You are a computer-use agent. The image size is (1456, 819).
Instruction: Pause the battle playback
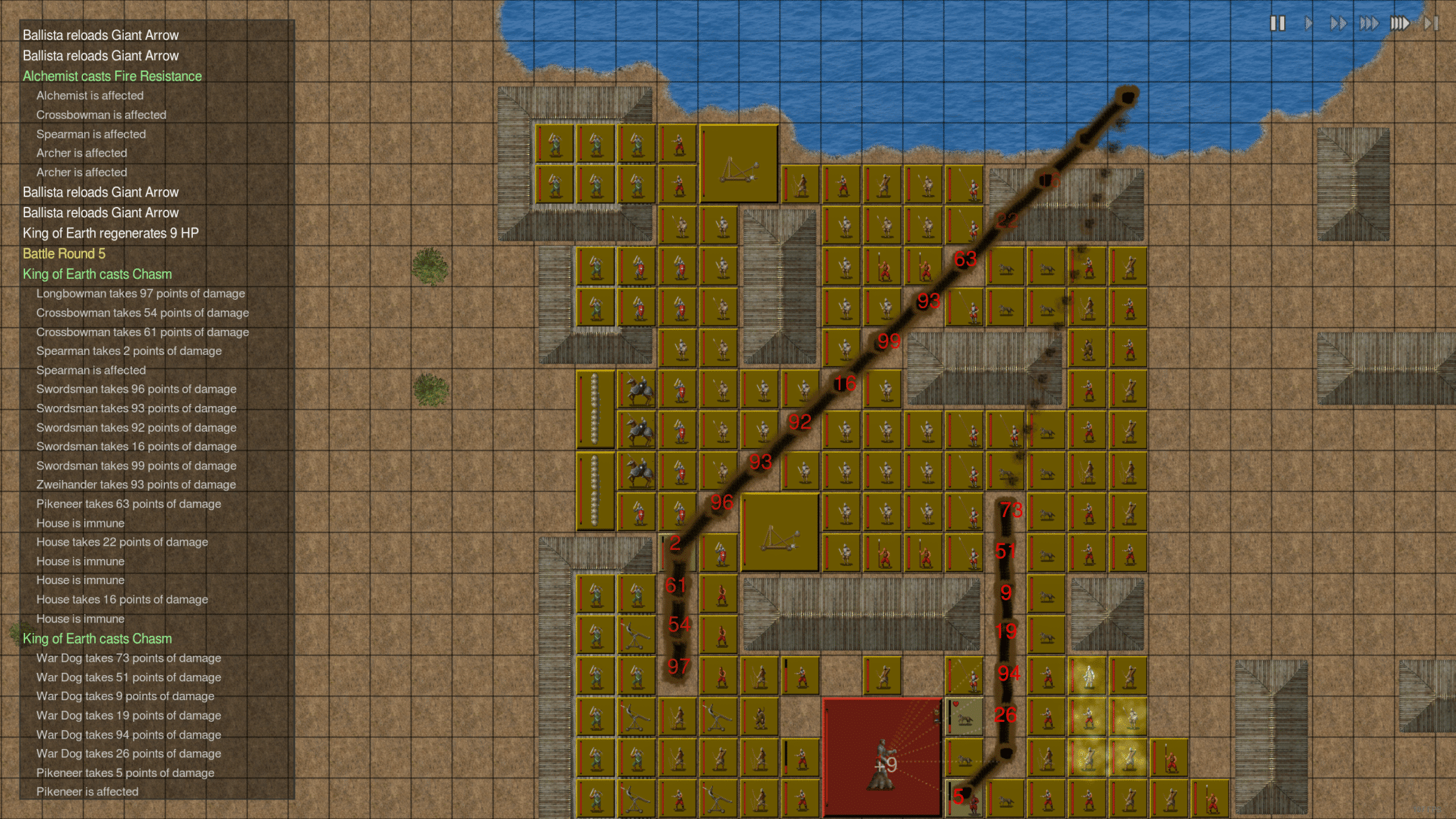click(1279, 23)
